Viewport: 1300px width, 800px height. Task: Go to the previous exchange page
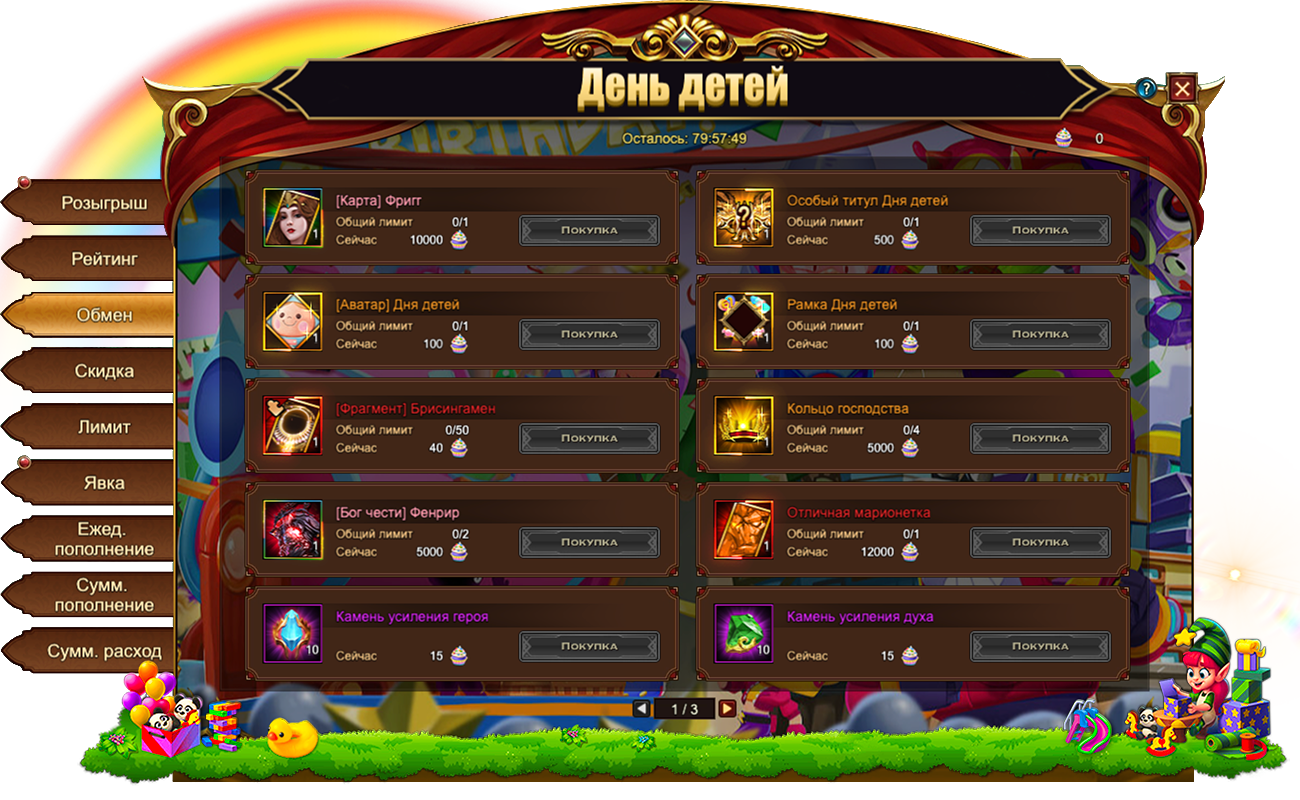point(641,708)
